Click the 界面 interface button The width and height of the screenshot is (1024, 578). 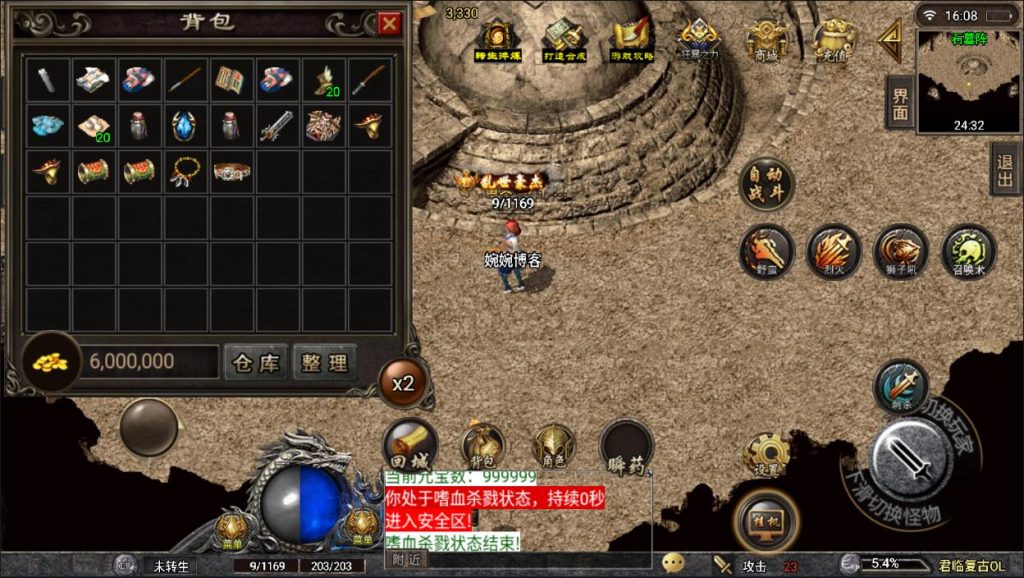900,103
